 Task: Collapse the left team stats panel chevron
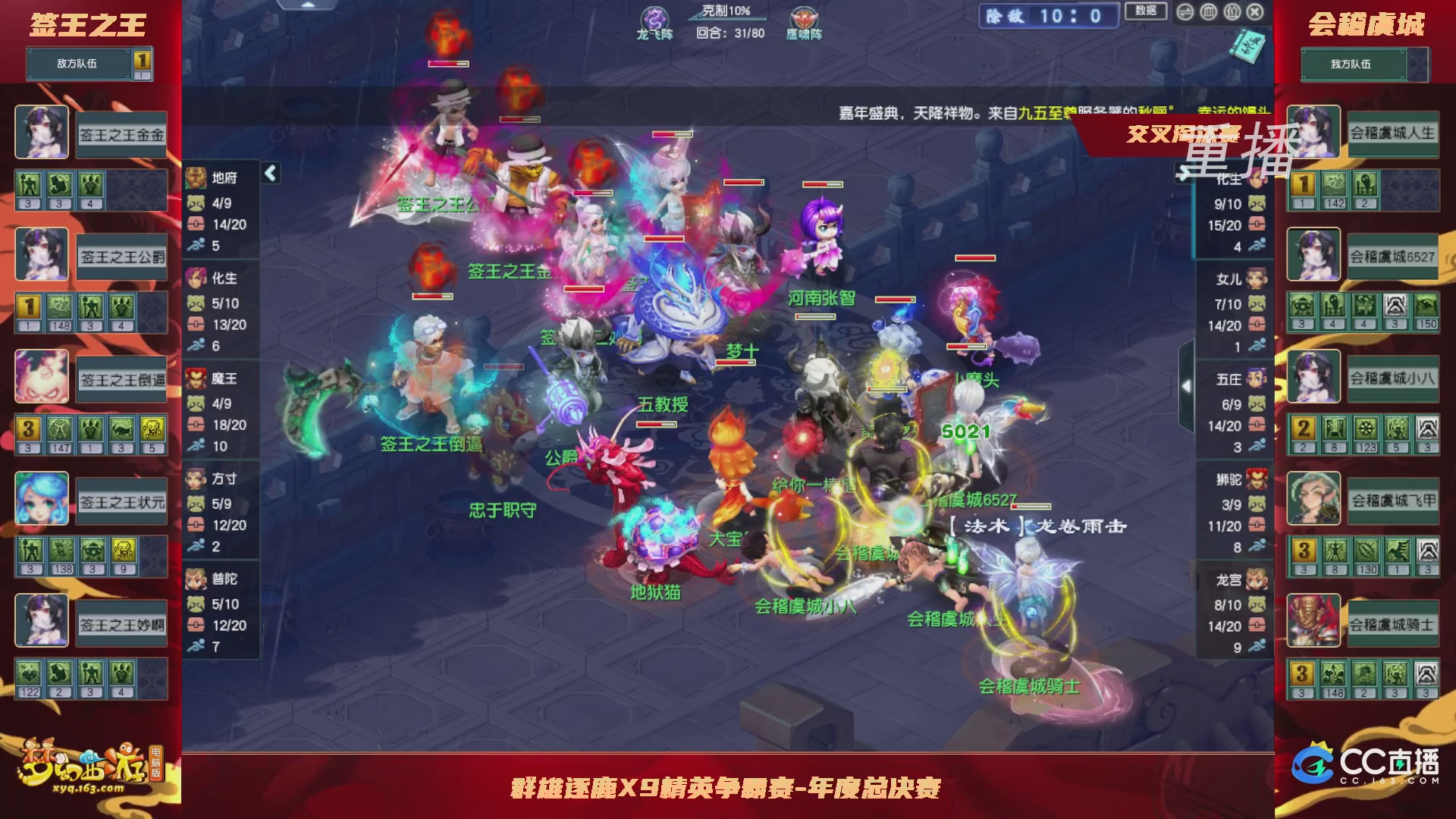coord(269,172)
